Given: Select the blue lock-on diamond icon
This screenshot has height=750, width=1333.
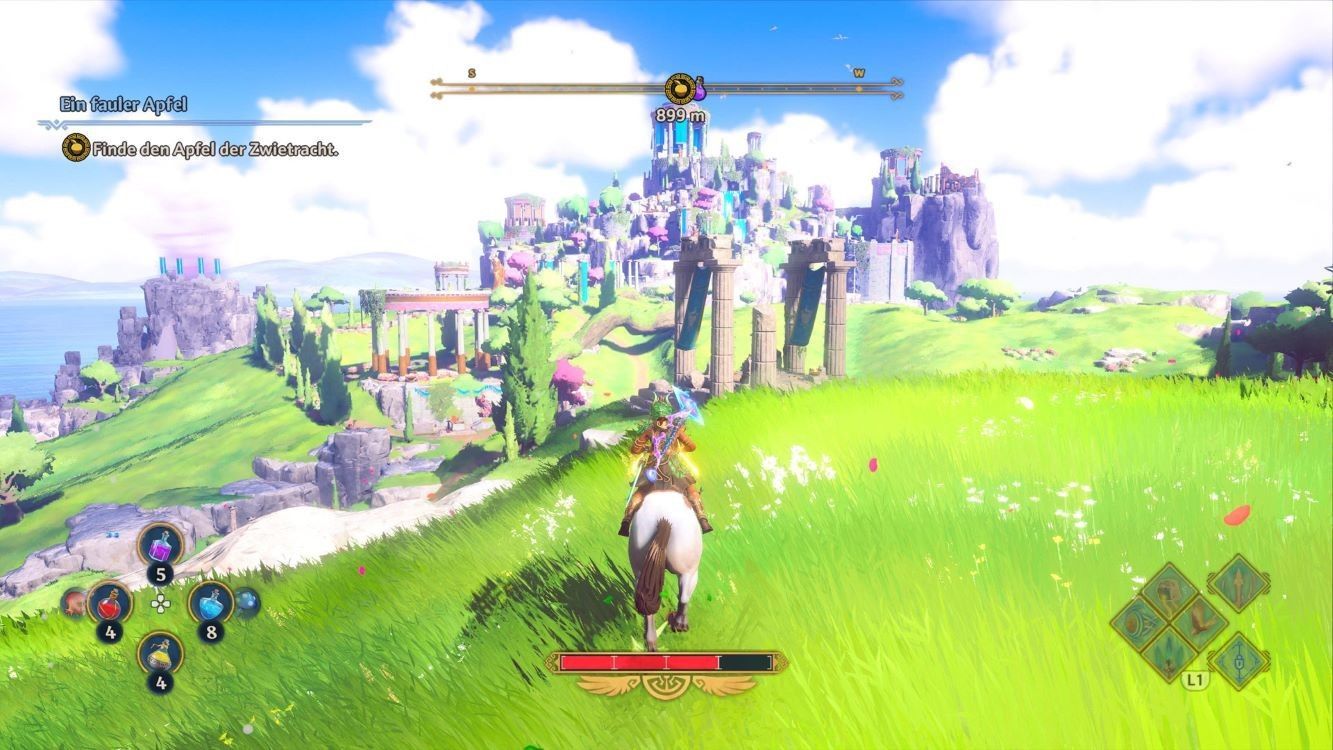Looking at the screenshot, I should [x=1238, y=660].
